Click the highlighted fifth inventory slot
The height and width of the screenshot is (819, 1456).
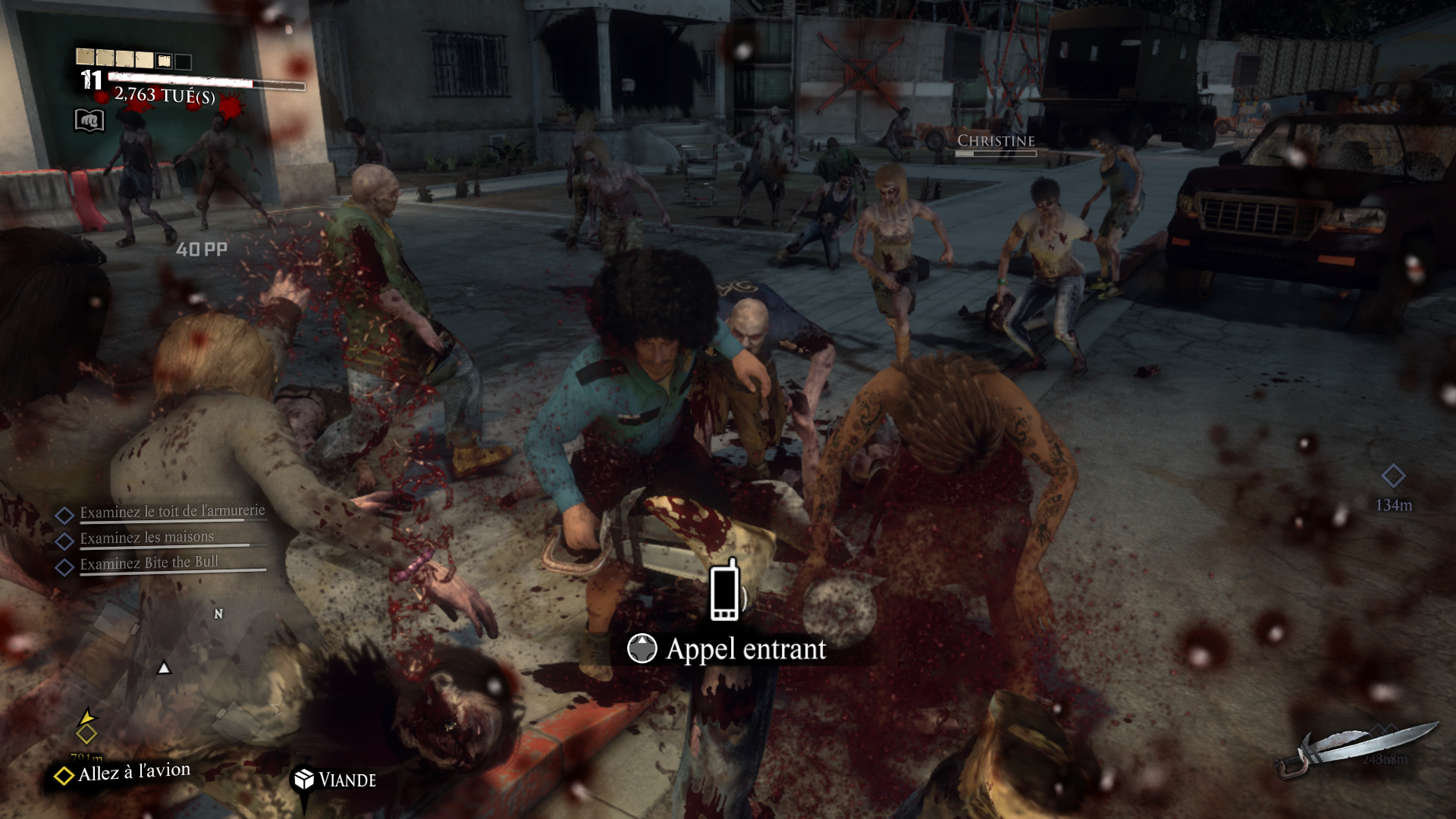point(163,60)
